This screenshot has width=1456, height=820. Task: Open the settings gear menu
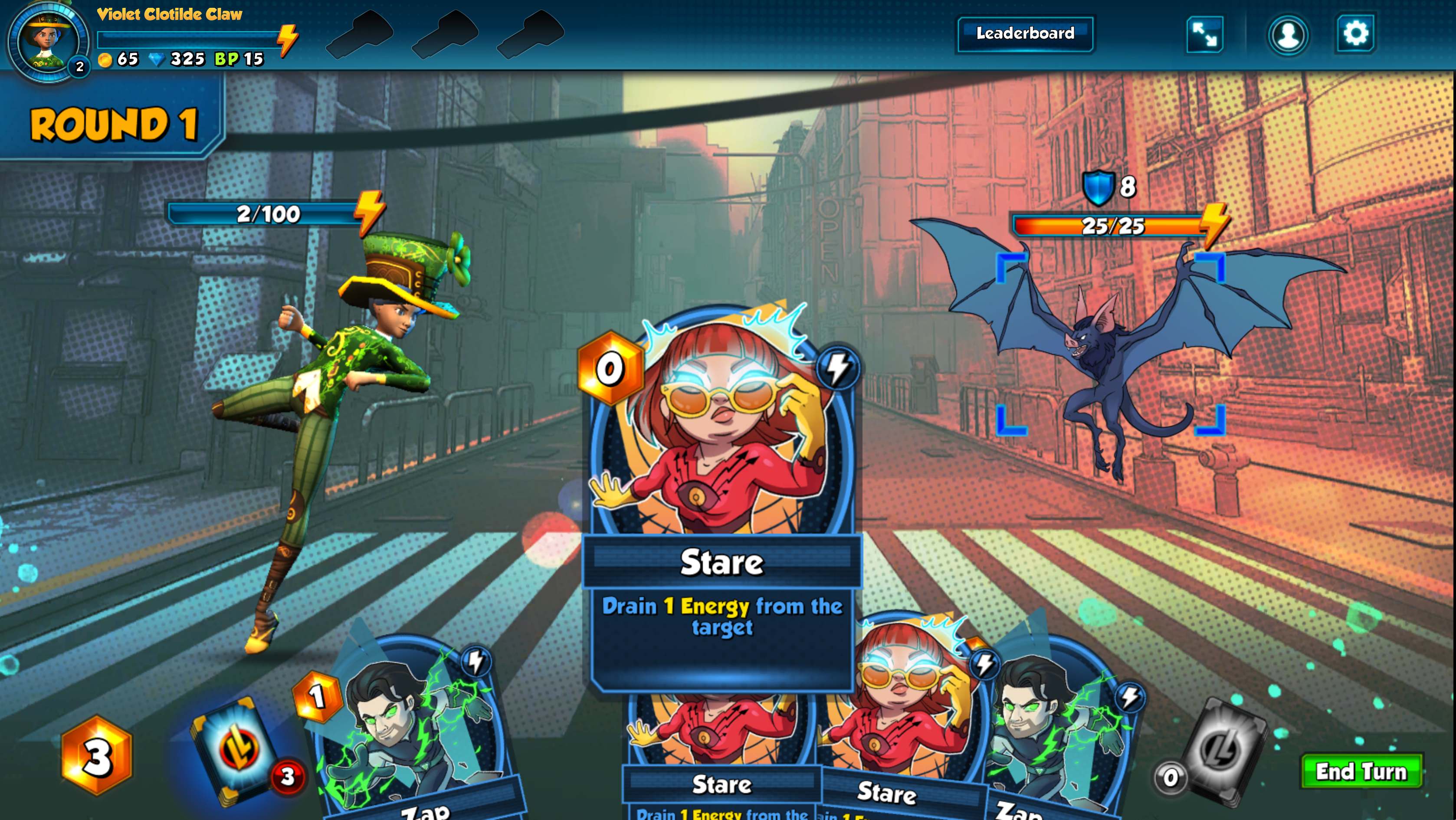coord(1355,34)
